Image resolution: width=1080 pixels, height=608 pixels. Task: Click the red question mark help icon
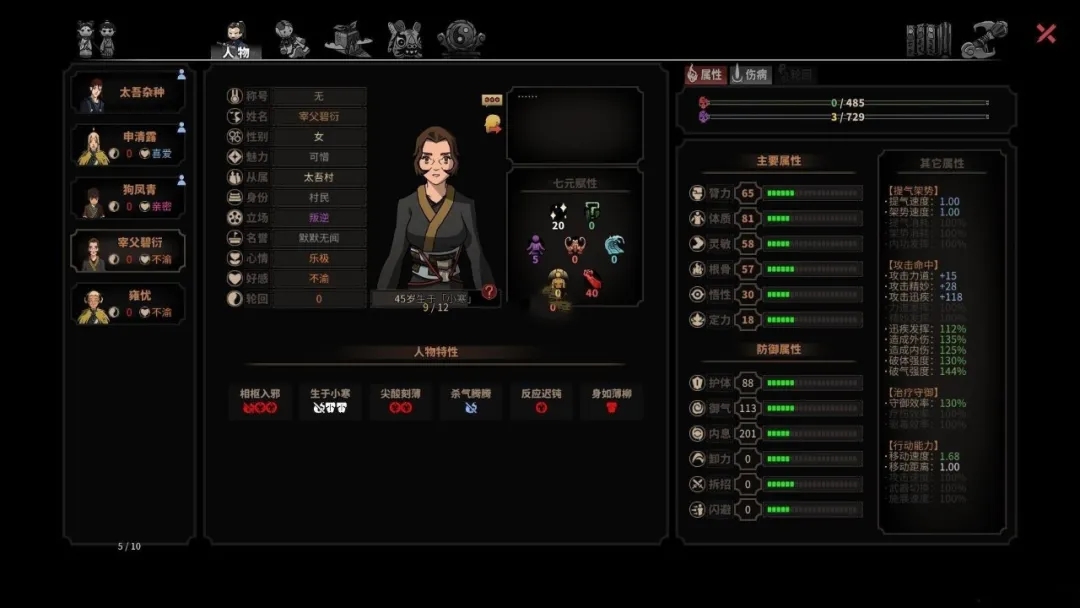tap(489, 292)
